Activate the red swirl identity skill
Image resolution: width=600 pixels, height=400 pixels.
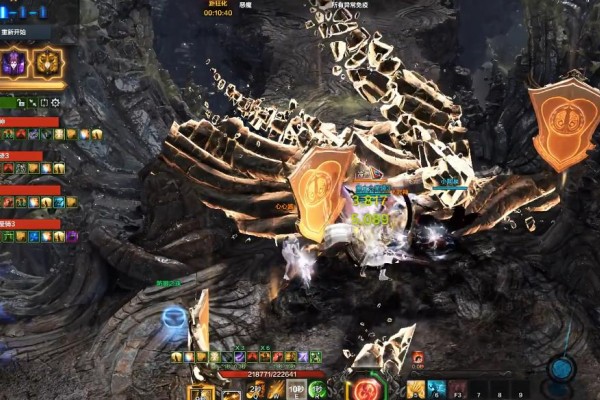pos(367,388)
